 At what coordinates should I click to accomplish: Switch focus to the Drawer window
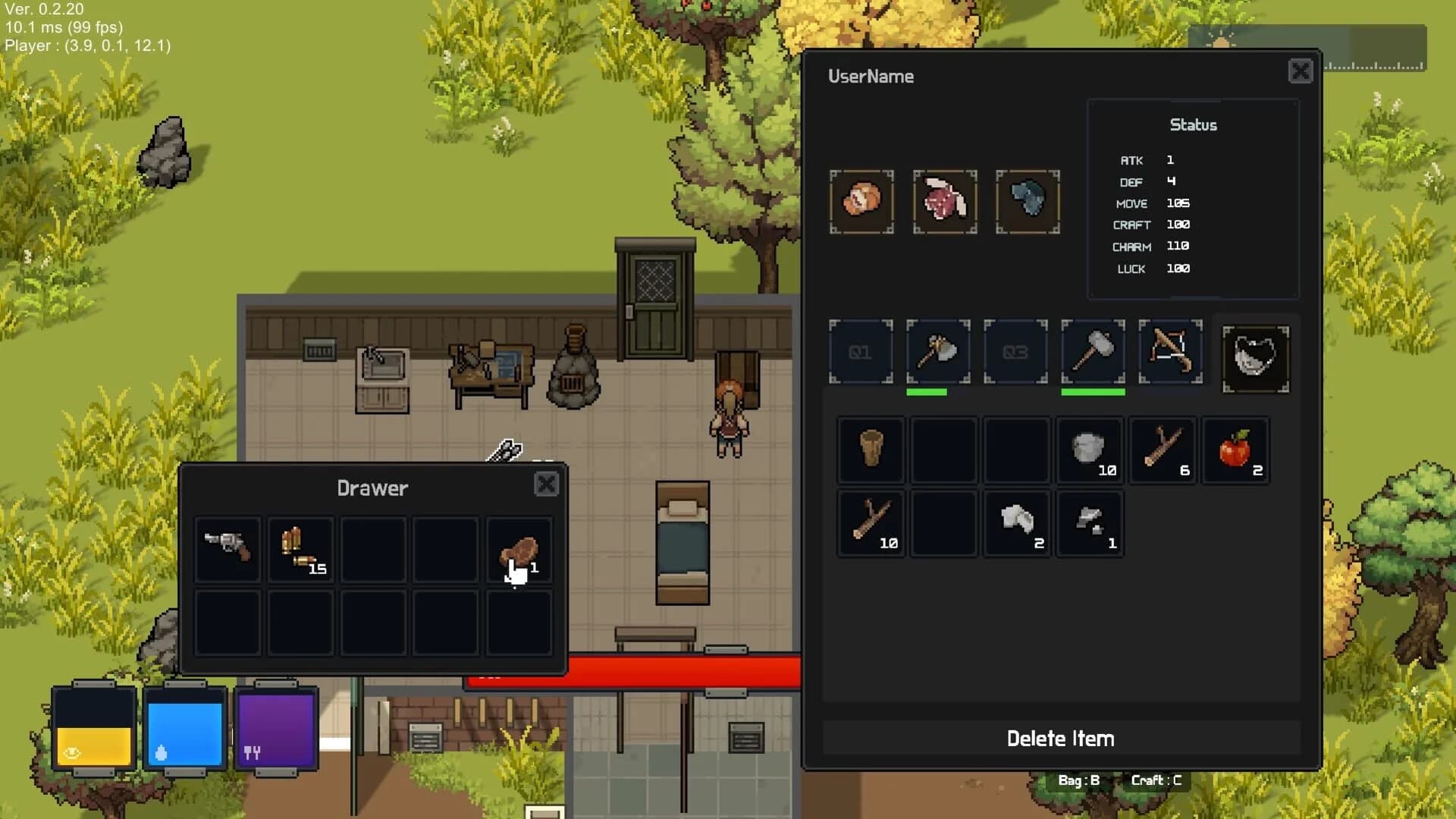point(373,488)
